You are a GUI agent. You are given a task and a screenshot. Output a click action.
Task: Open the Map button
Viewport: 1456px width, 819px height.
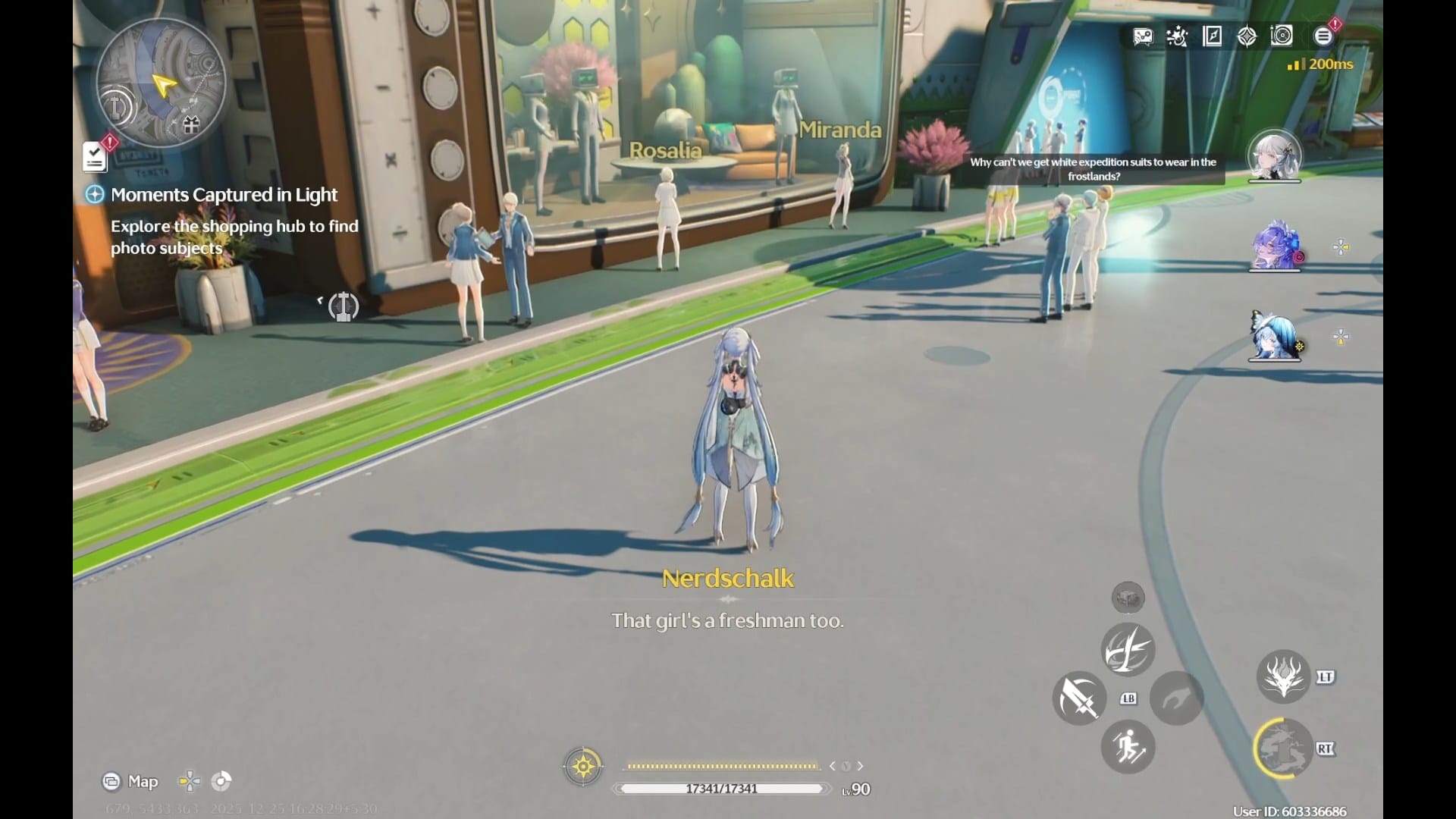[130, 781]
